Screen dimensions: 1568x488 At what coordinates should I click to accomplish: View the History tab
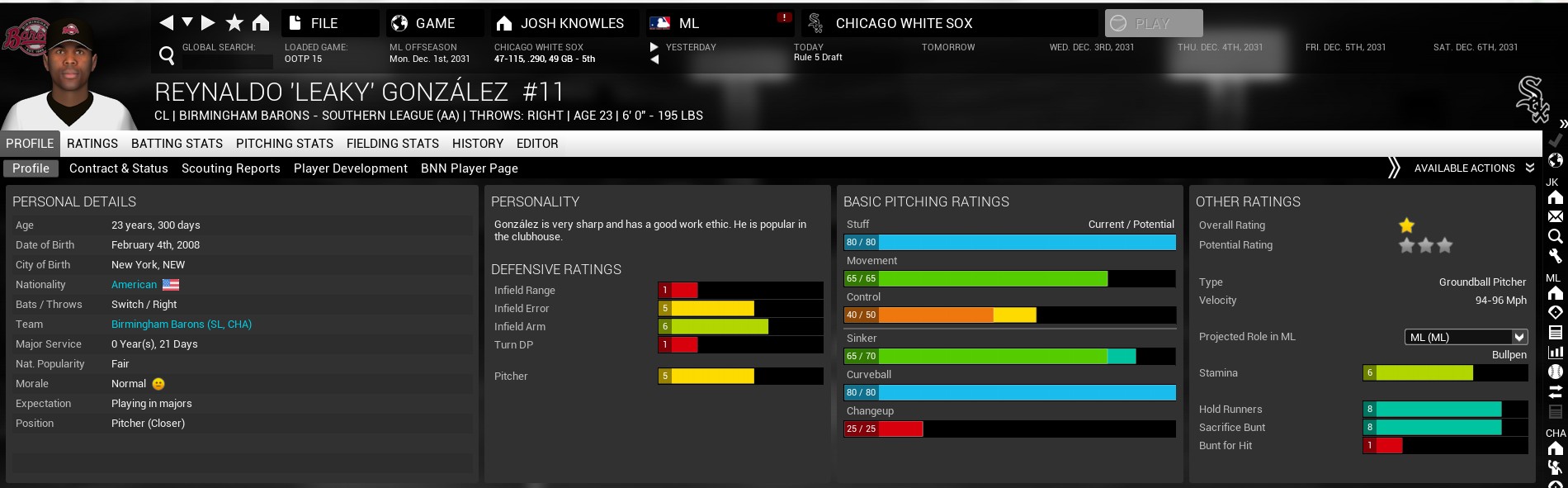pyautogui.click(x=478, y=144)
